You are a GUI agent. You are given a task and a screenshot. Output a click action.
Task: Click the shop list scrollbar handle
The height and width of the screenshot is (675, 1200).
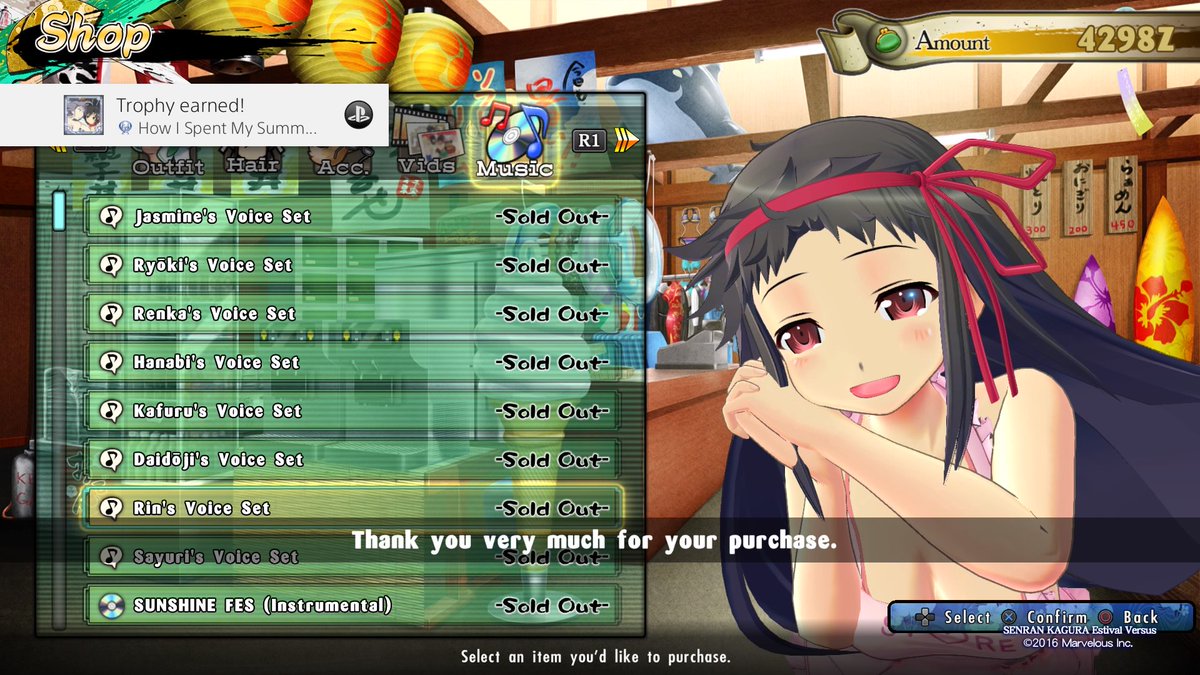pyautogui.click(x=59, y=210)
